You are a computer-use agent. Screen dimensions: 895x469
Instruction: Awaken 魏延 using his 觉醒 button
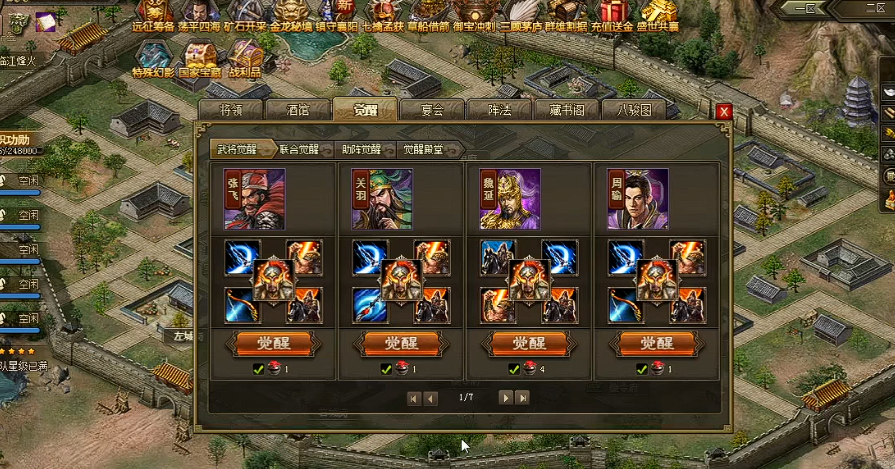[529, 343]
